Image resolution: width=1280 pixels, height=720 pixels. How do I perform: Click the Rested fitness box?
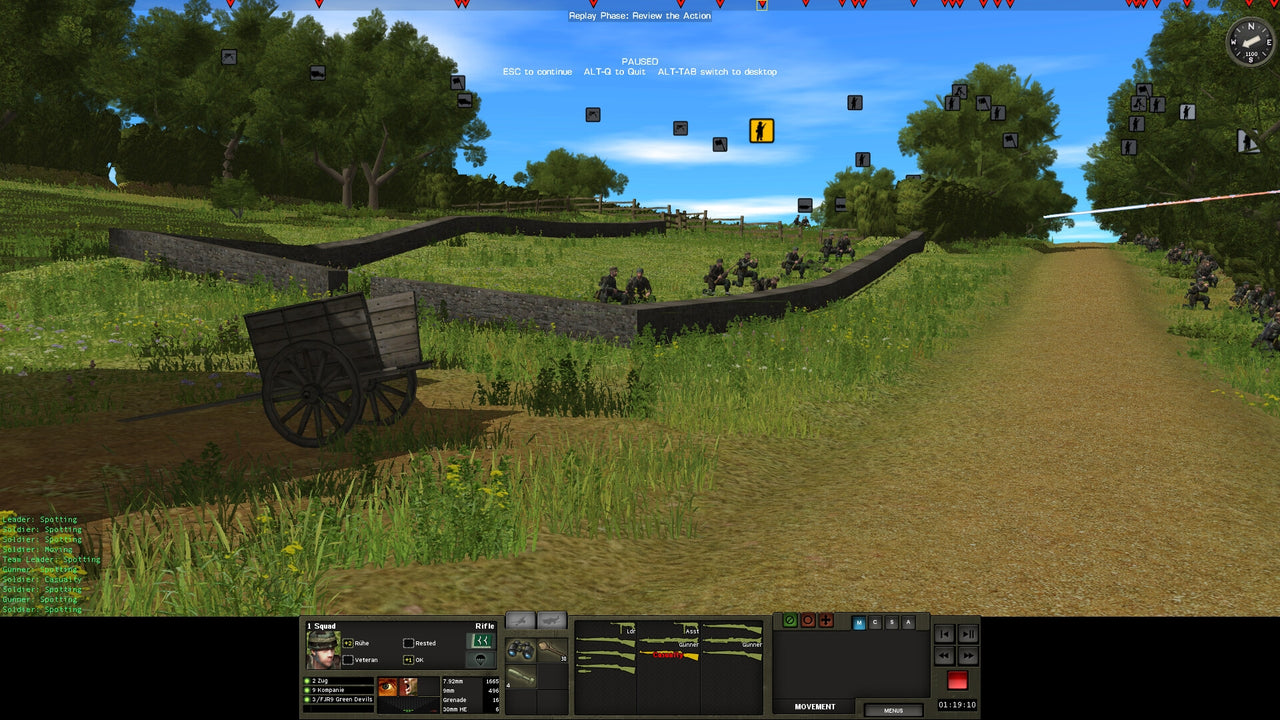[x=409, y=643]
